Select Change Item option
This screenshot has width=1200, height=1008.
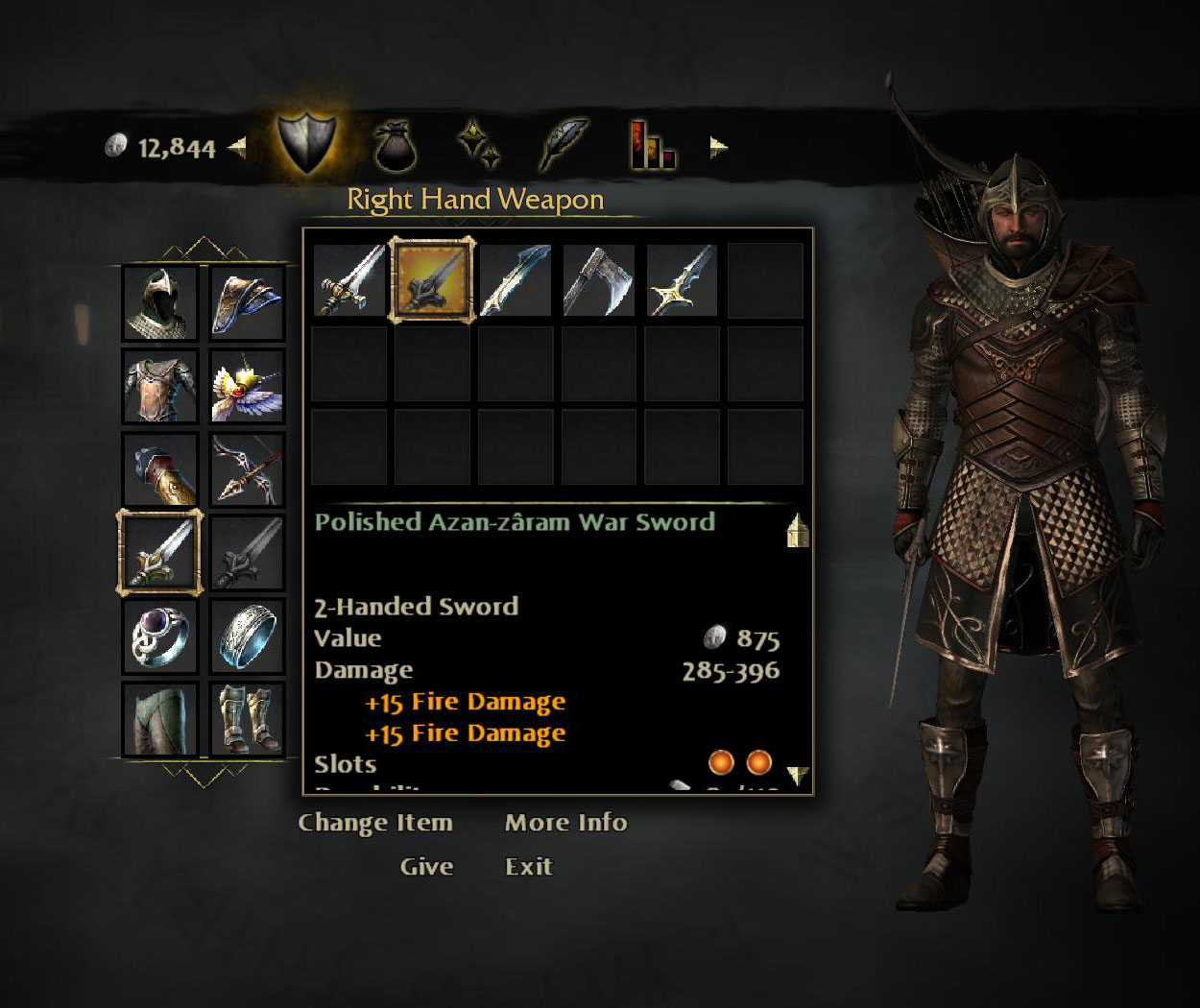pyautogui.click(x=374, y=823)
